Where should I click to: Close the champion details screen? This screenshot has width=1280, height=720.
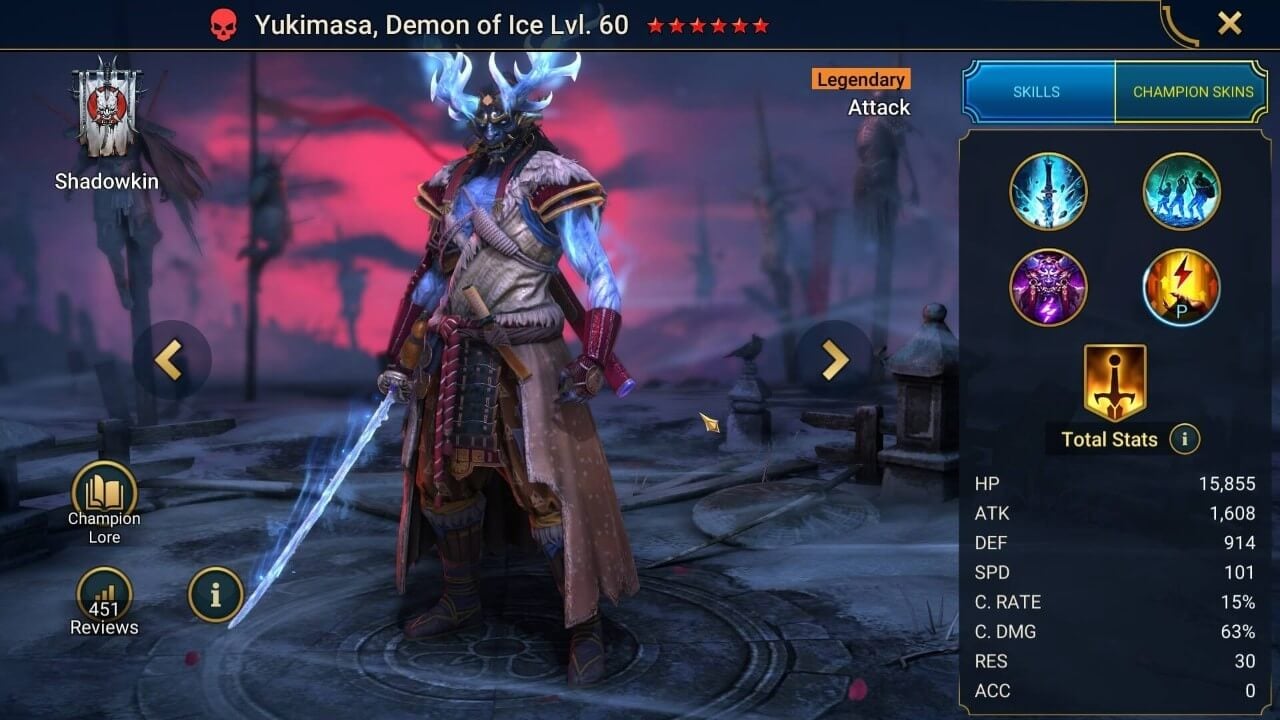coord(1229,23)
